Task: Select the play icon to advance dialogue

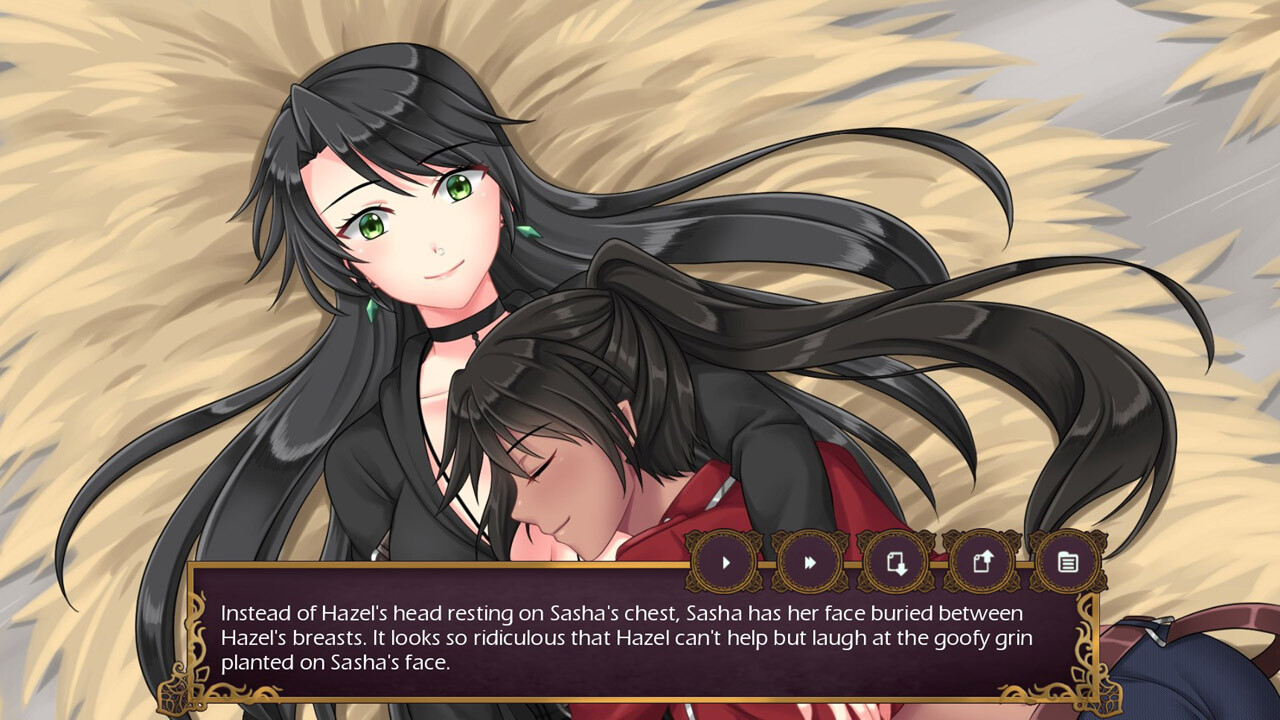Action: [x=726, y=562]
